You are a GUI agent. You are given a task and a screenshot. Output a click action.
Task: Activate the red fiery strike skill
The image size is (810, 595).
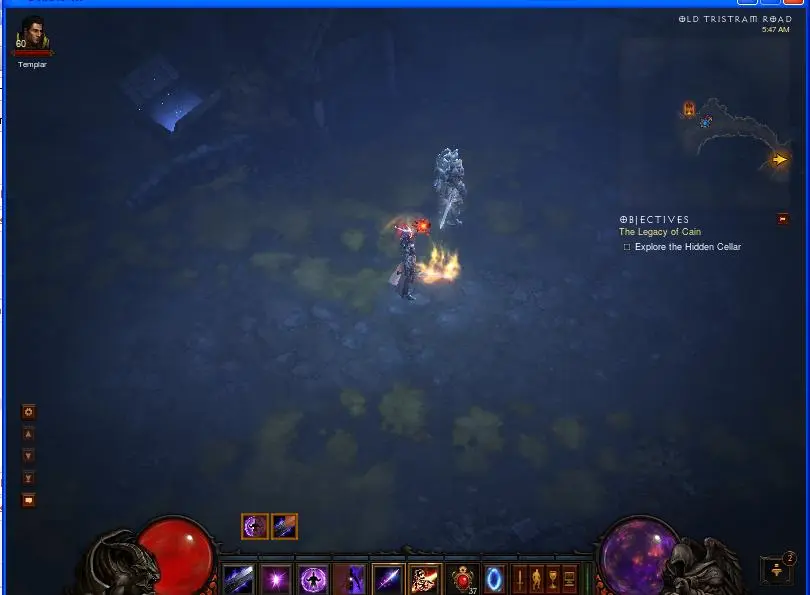click(425, 578)
